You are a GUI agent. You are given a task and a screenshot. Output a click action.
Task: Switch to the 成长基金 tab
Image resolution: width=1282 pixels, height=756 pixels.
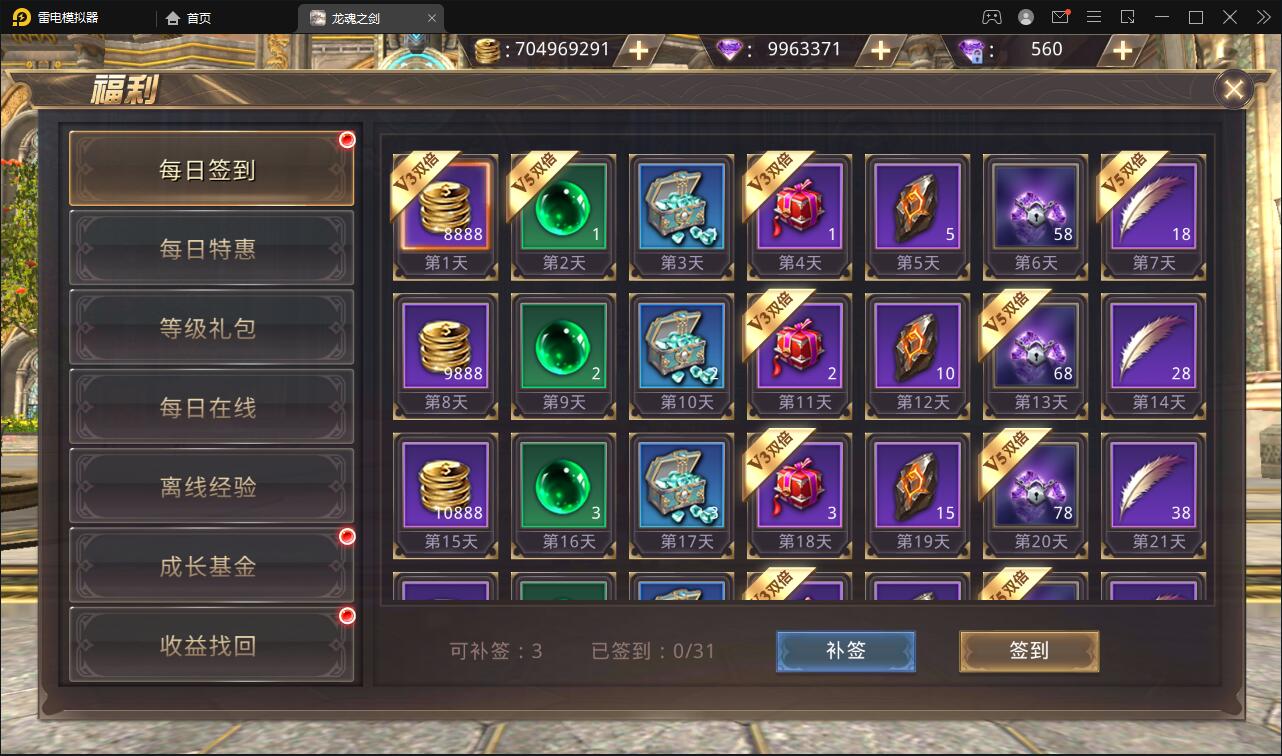pyautogui.click(x=210, y=566)
